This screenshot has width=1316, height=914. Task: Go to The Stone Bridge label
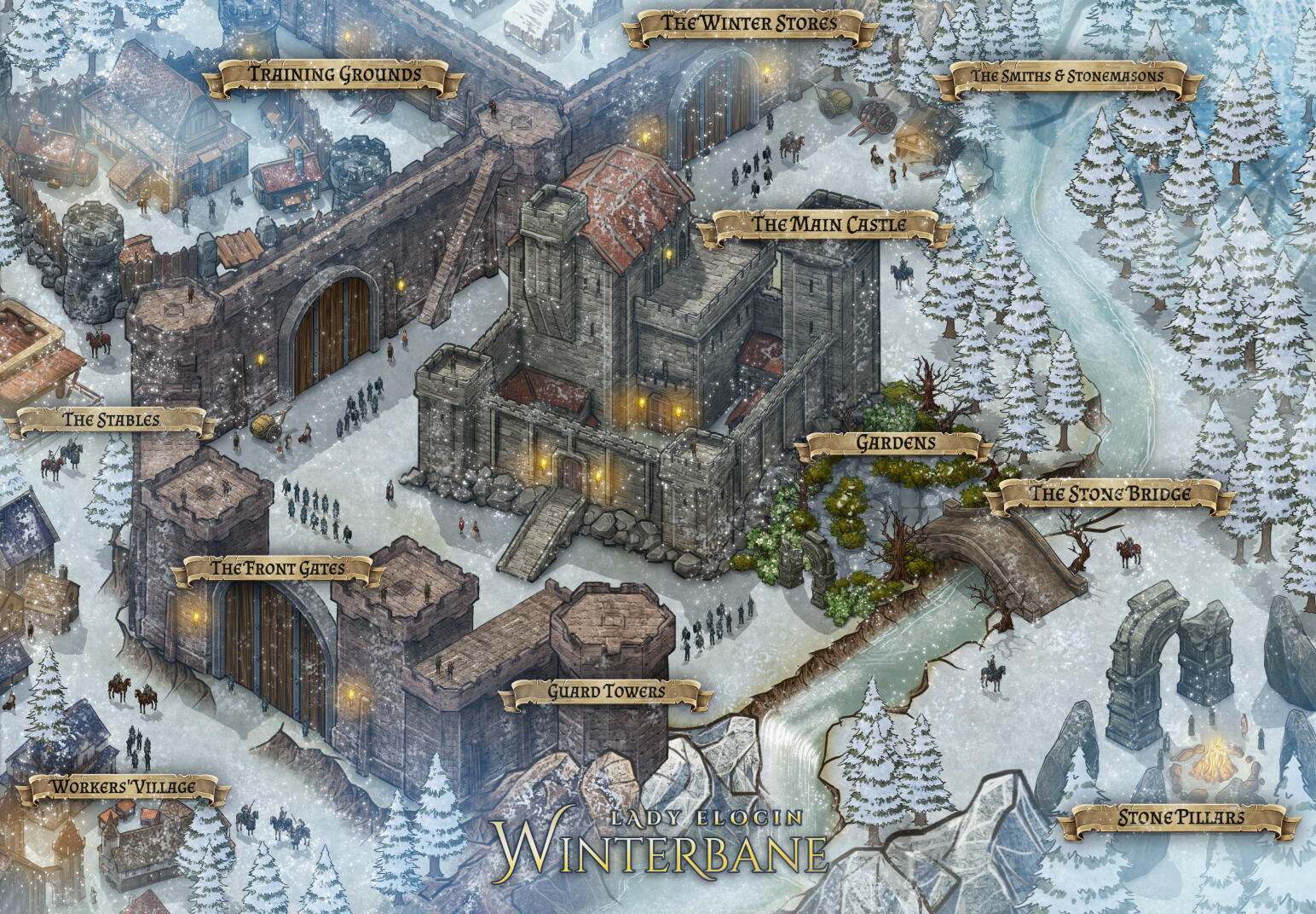[x=1110, y=494]
